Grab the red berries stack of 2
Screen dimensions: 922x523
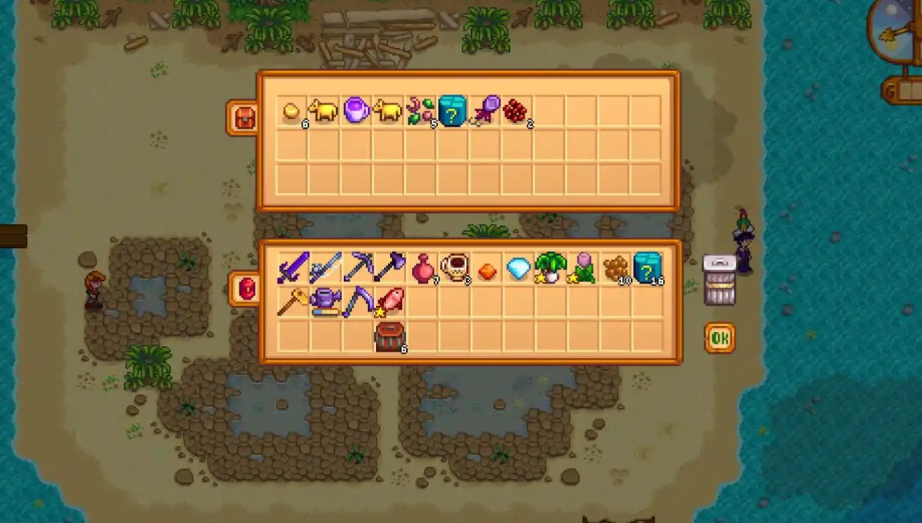[517, 111]
